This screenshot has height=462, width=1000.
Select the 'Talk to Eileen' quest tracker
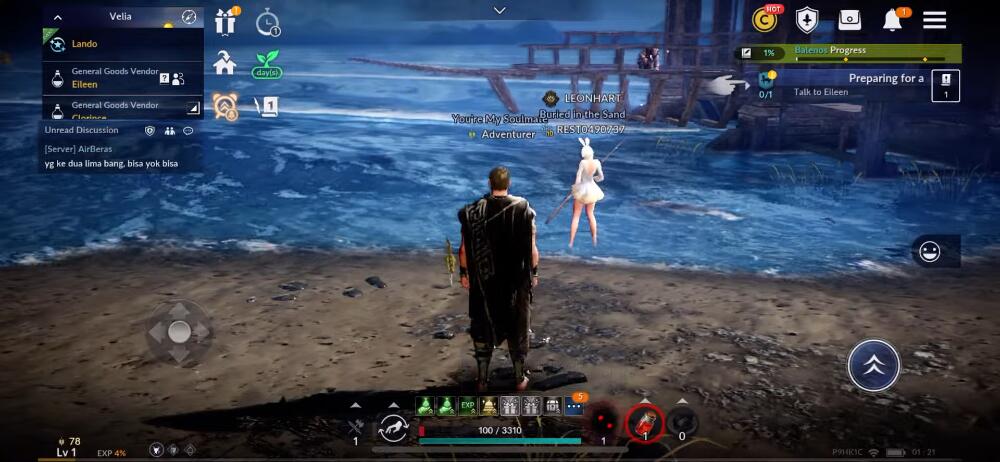[x=840, y=85]
